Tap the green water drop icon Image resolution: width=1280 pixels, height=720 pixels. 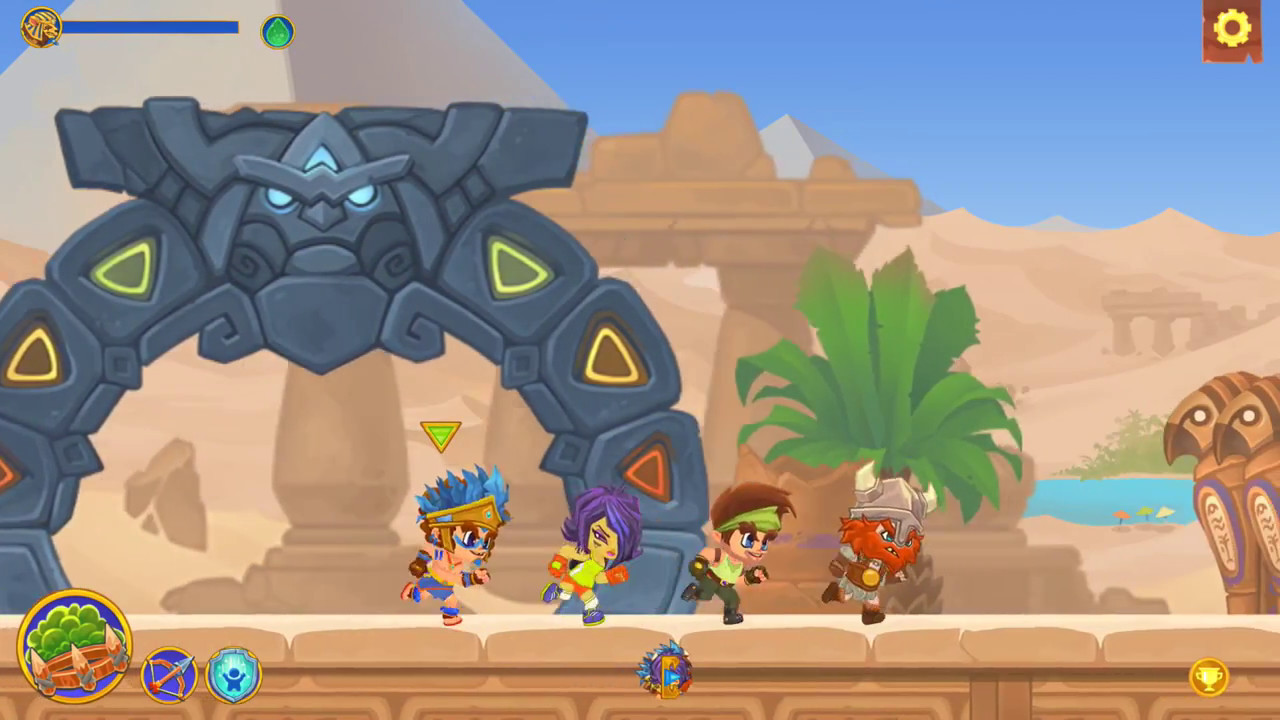277,31
